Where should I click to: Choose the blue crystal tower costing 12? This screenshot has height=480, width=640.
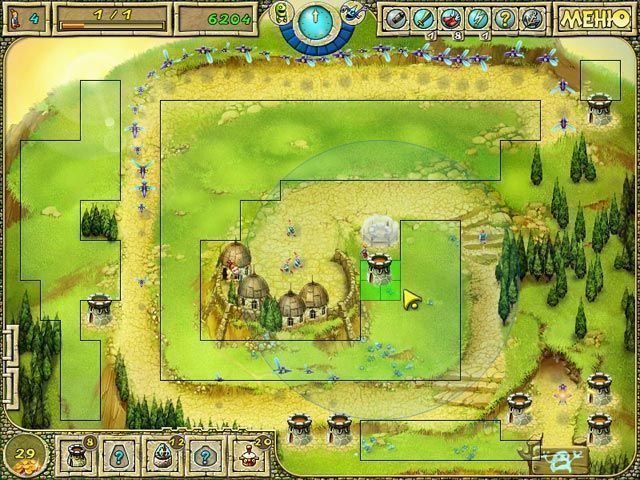[162, 456]
